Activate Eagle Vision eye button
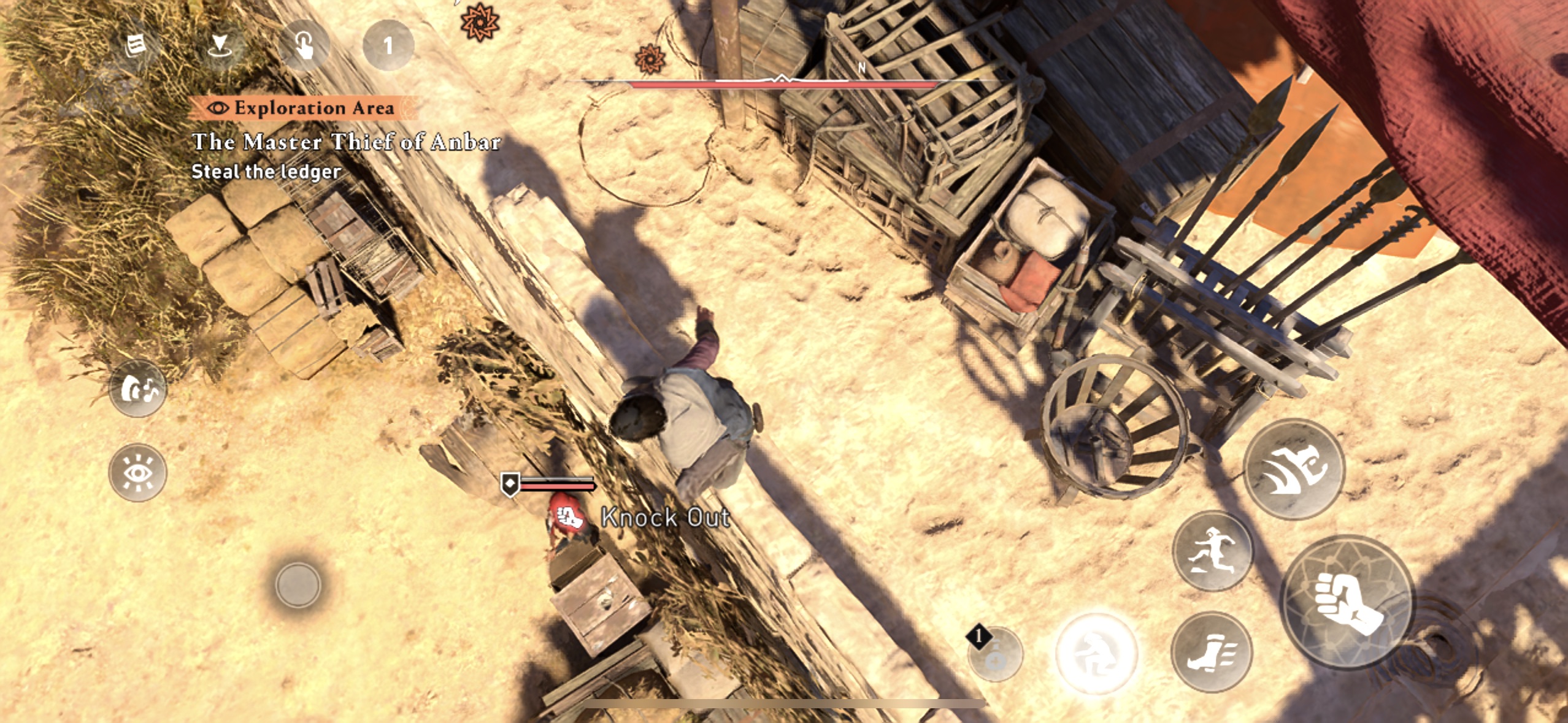 click(x=137, y=473)
